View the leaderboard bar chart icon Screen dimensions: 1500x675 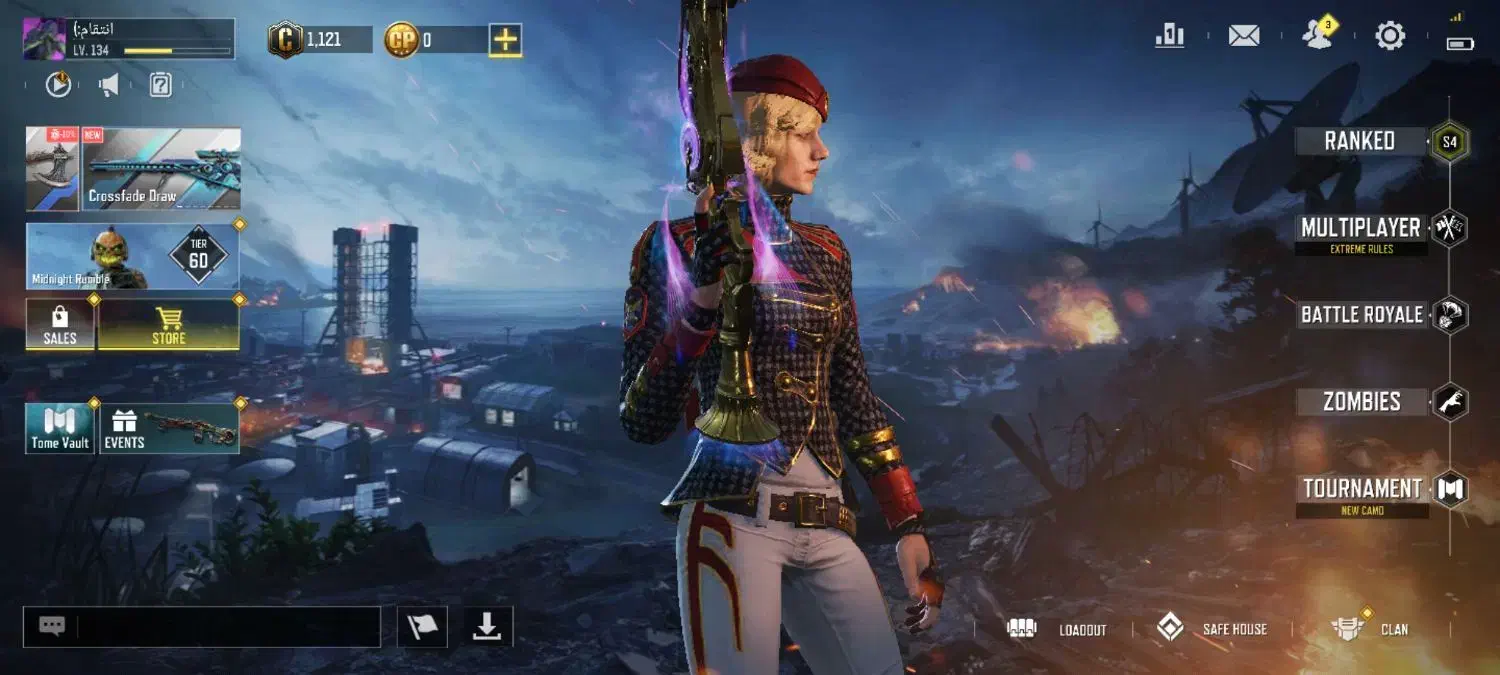click(x=1169, y=36)
